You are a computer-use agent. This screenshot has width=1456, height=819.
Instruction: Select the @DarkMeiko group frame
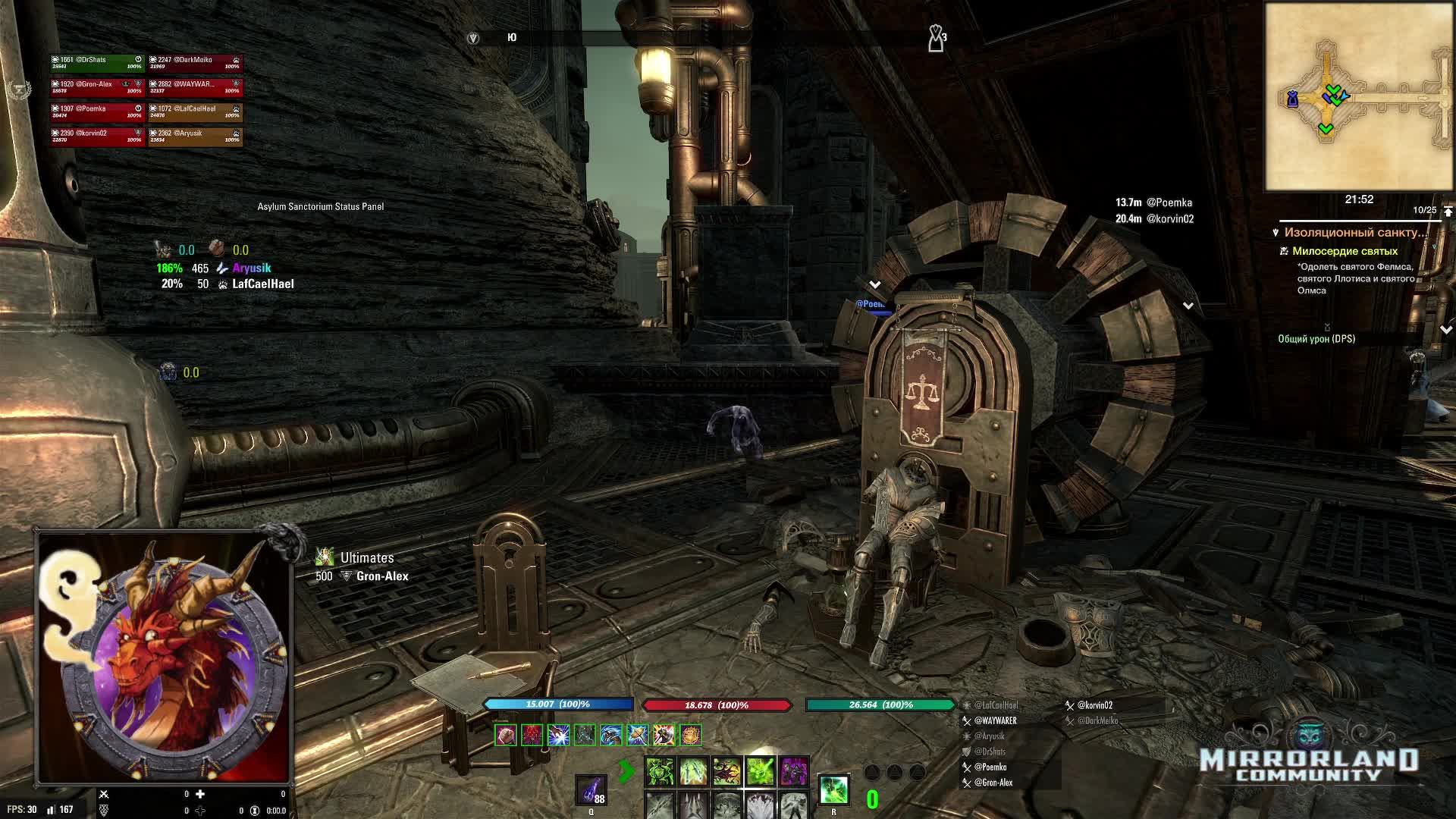point(195,63)
